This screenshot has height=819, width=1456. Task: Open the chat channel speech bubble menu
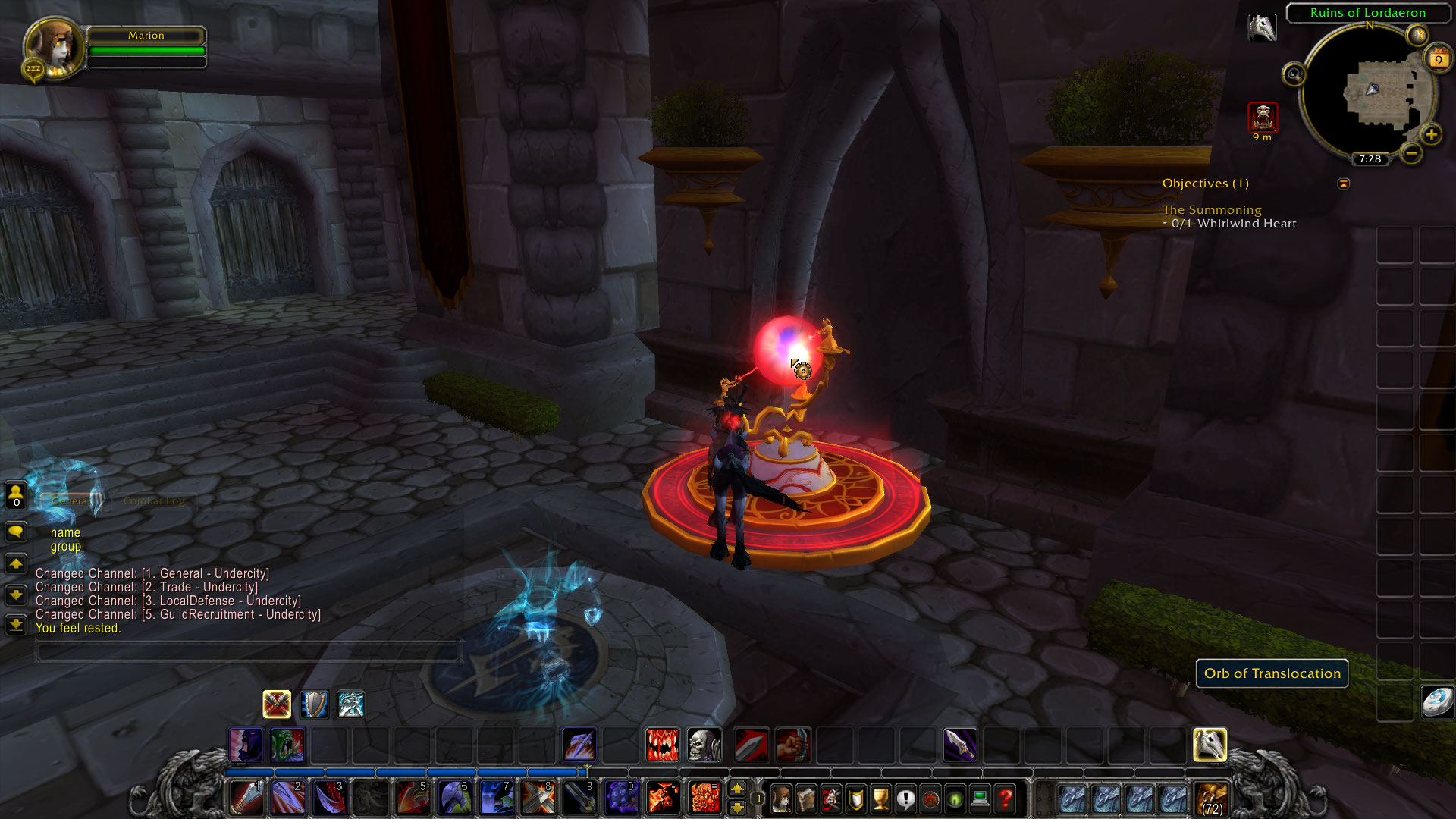click(x=15, y=531)
